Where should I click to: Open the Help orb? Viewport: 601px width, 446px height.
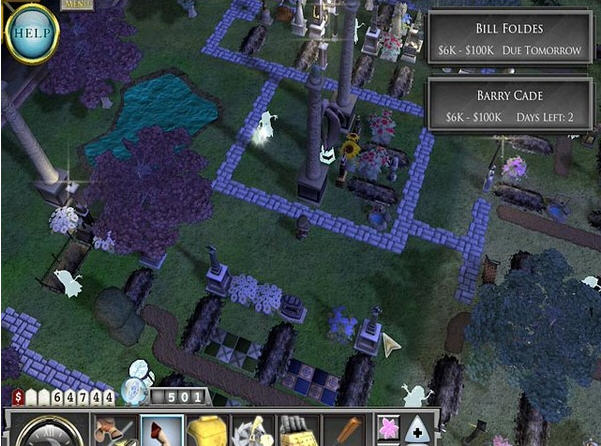pos(32,33)
